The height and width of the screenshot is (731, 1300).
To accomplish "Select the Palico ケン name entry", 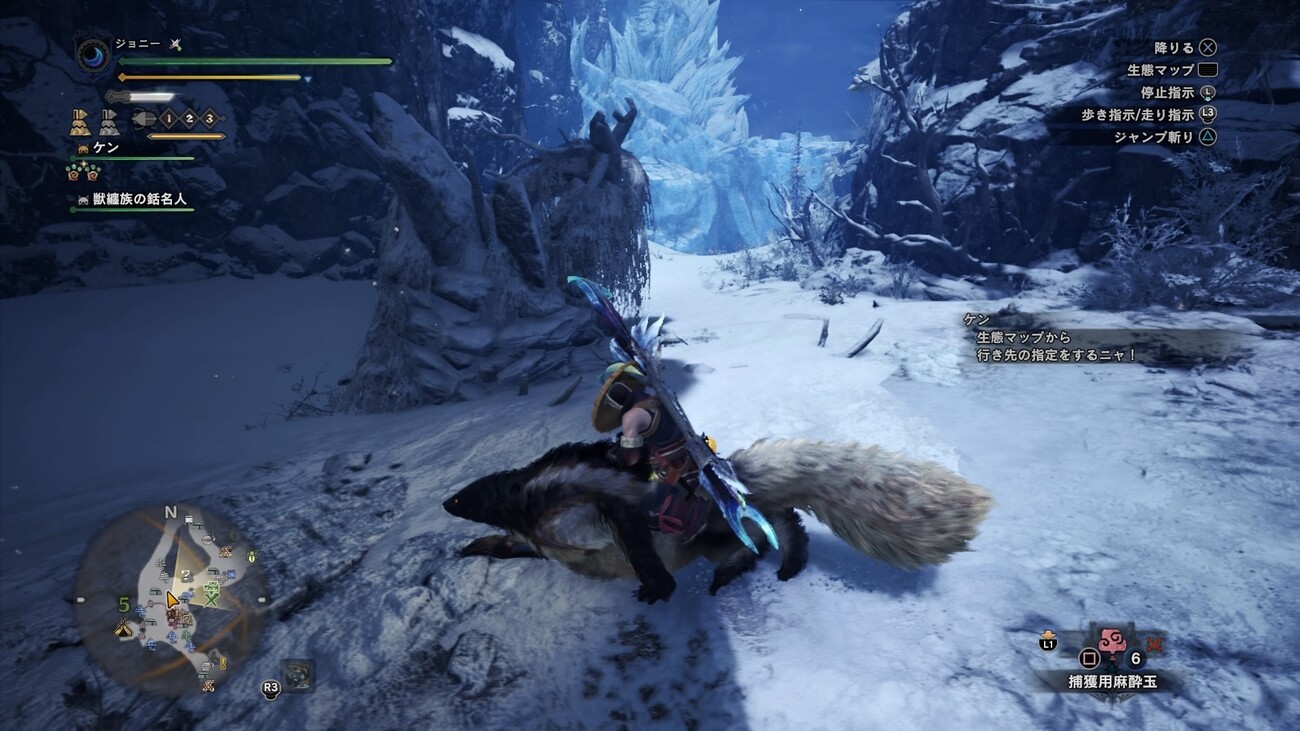I will 105,148.
